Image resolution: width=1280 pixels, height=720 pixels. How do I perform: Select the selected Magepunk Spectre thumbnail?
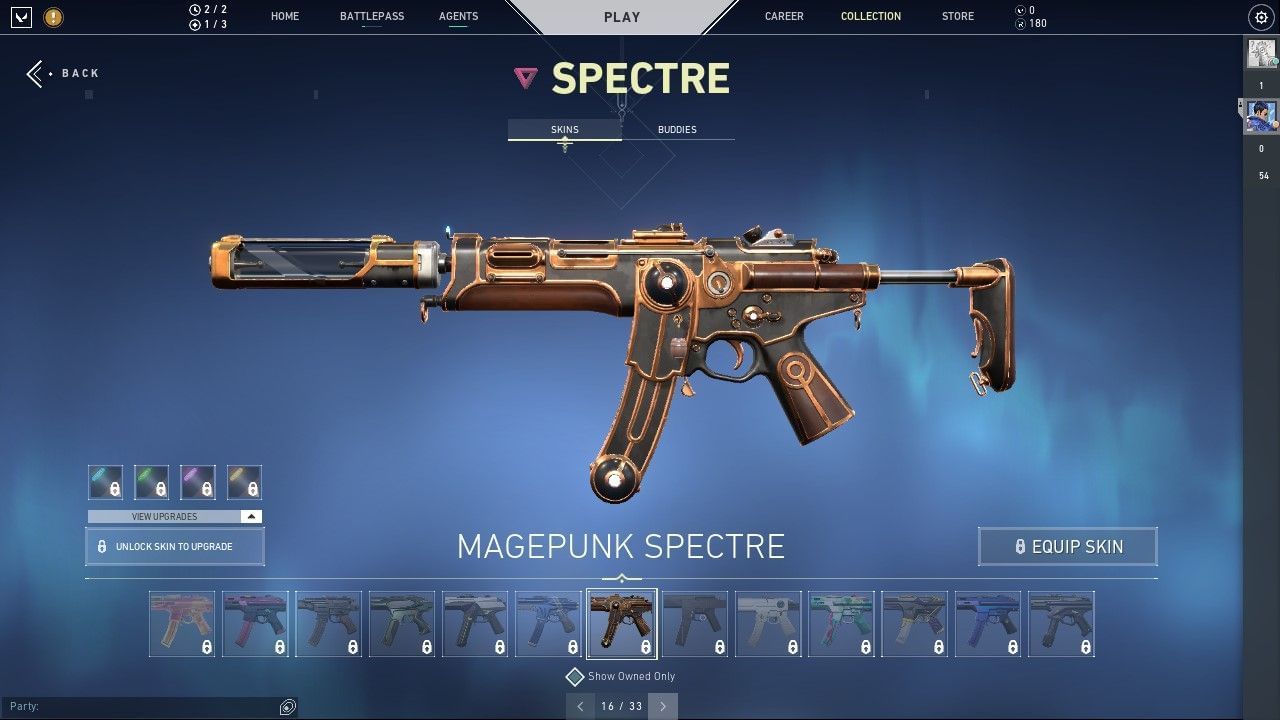tap(622, 624)
